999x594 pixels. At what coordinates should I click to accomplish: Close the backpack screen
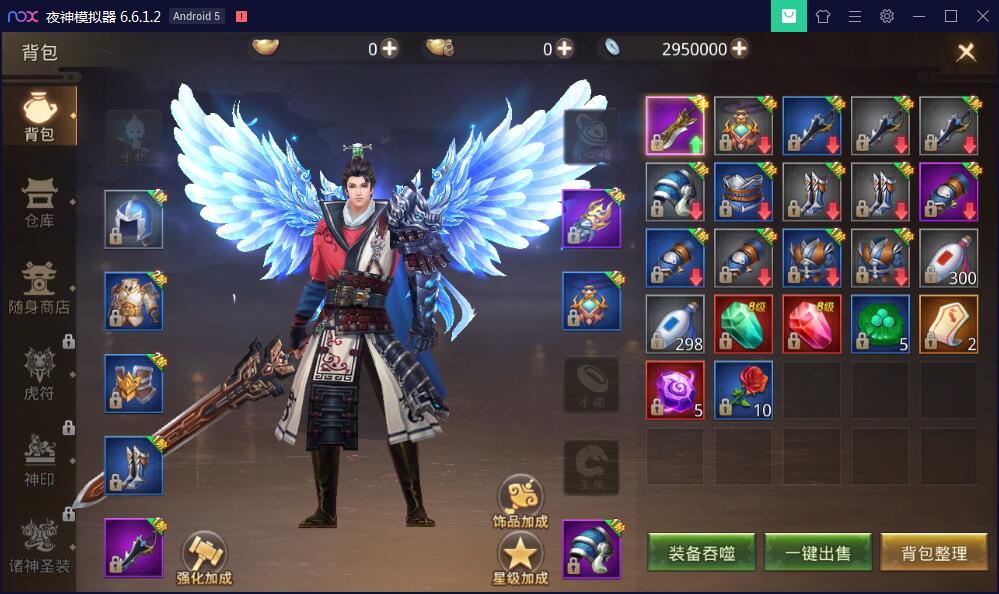pos(965,53)
